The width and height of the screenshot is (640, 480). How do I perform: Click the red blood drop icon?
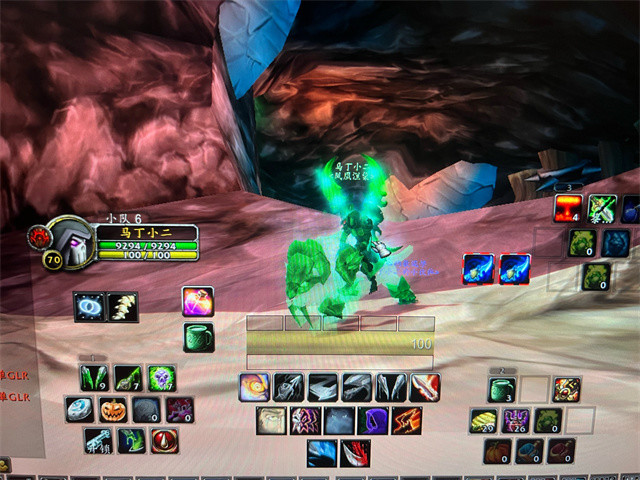click(163, 440)
